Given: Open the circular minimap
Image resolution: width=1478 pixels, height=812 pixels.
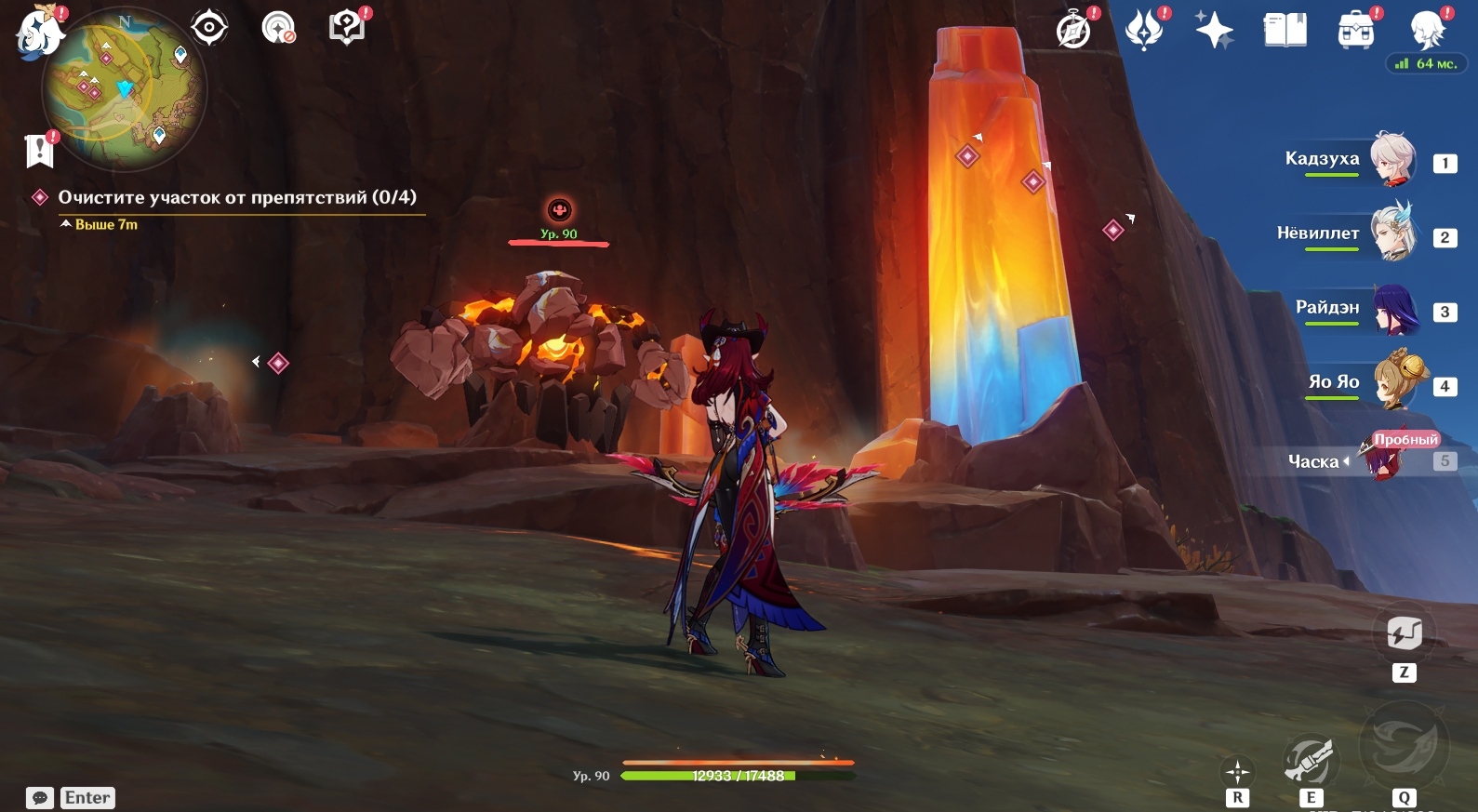Looking at the screenshot, I should pos(125,91).
